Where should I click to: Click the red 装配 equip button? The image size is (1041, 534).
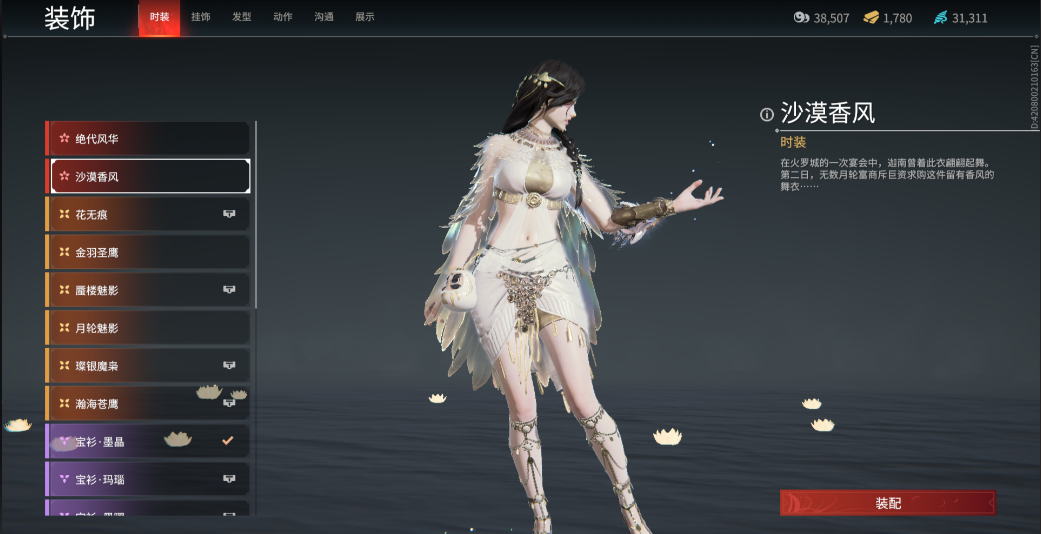coord(887,503)
